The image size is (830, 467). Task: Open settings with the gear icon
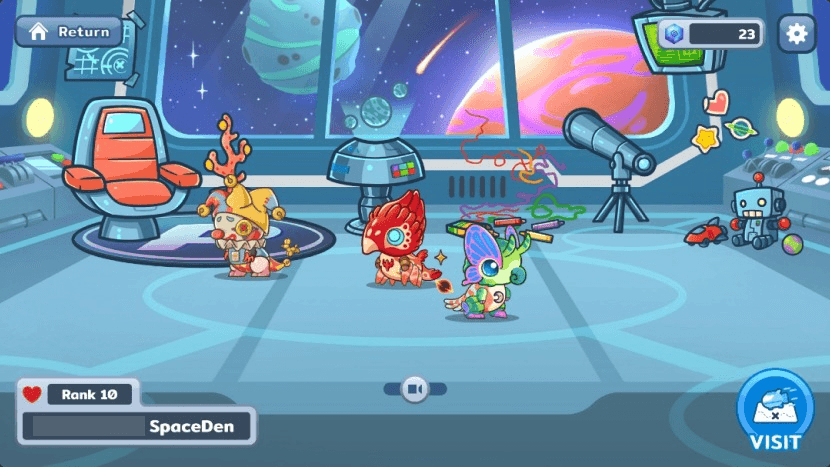[x=796, y=33]
